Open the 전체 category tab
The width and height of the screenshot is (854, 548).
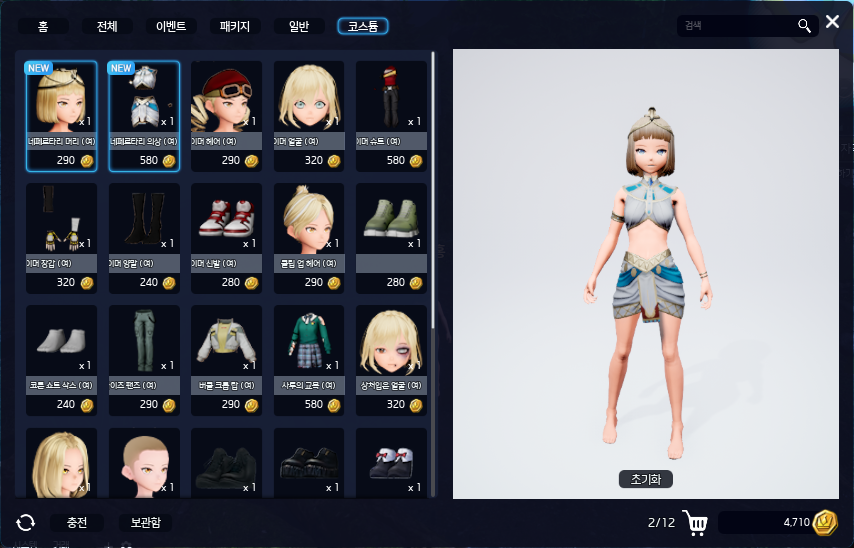pyautogui.click(x=105, y=27)
